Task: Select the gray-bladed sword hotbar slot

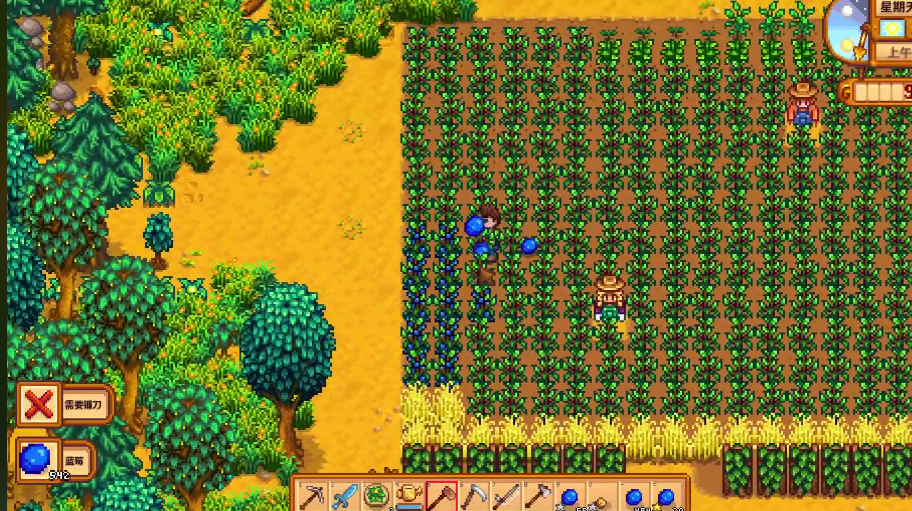Action: coord(505,496)
